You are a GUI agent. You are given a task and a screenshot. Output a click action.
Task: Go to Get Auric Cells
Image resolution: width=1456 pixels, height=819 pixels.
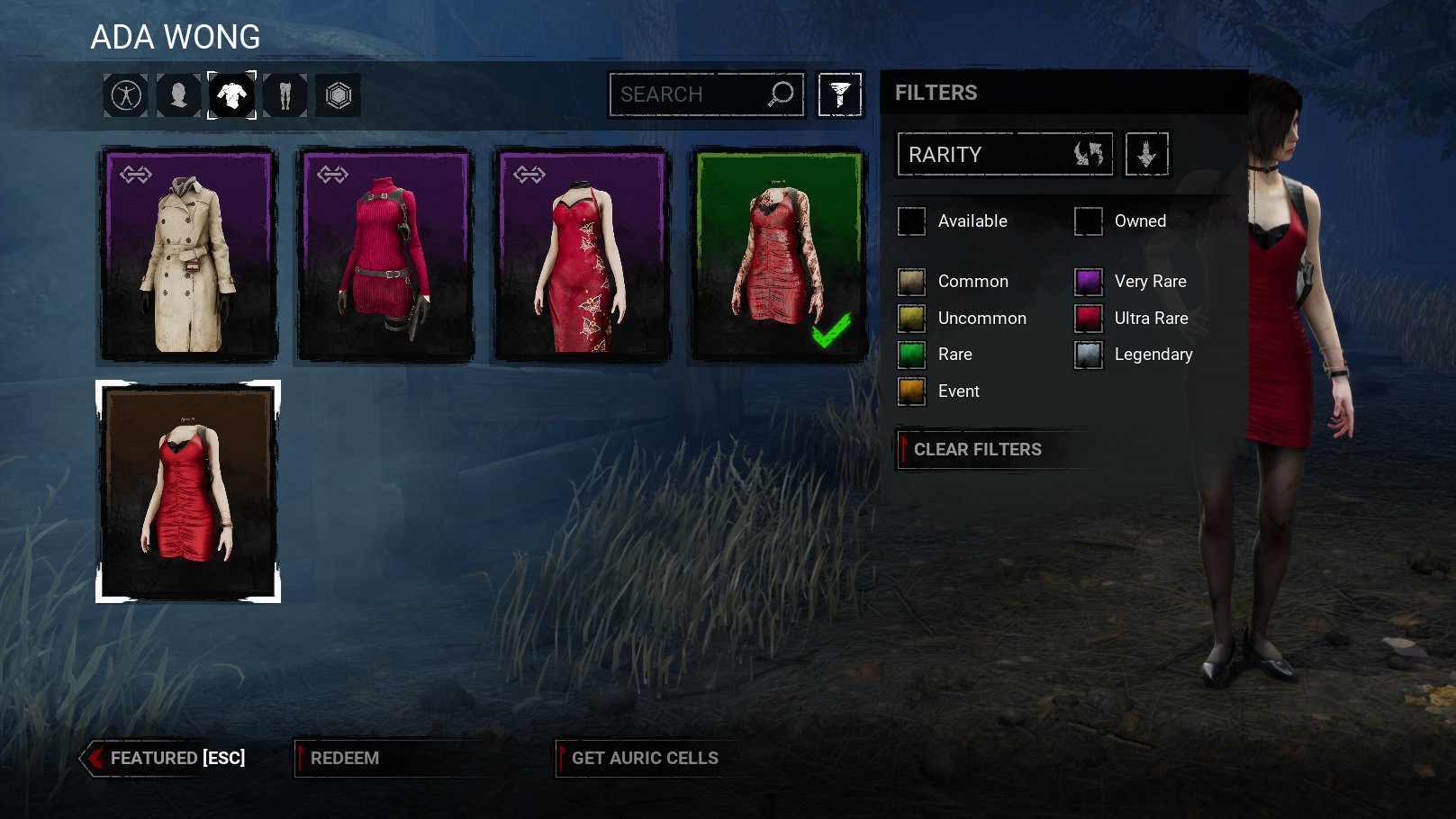point(645,758)
